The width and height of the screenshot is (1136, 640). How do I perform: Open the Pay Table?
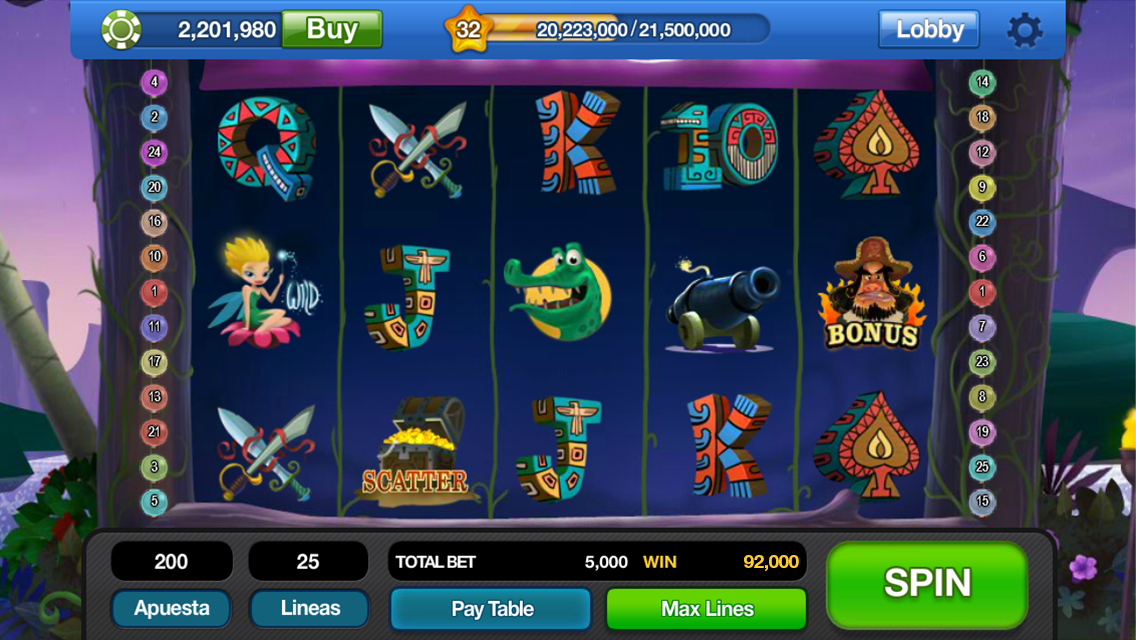pyautogui.click(x=491, y=609)
